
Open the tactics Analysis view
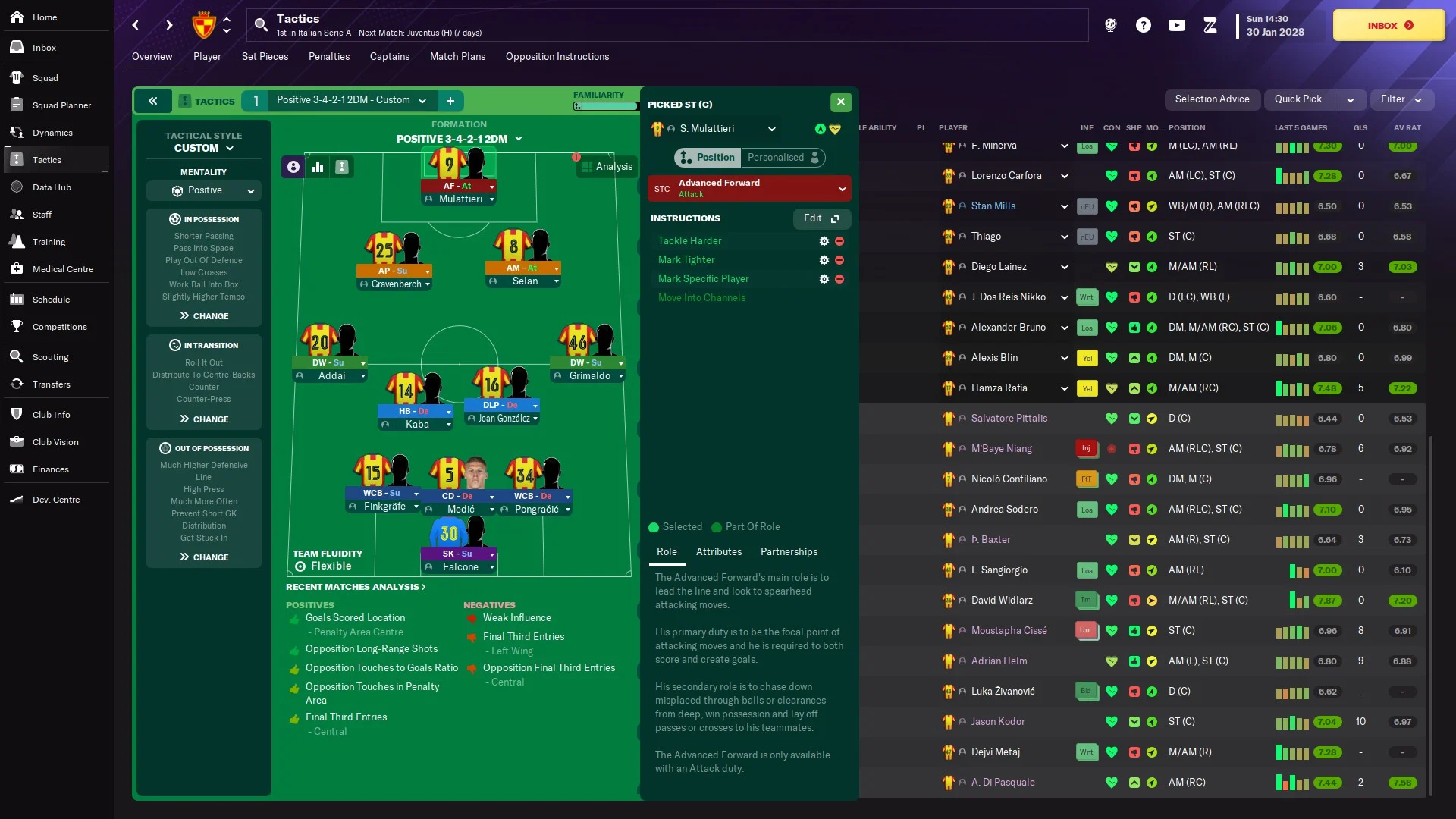[x=605, y=167]
